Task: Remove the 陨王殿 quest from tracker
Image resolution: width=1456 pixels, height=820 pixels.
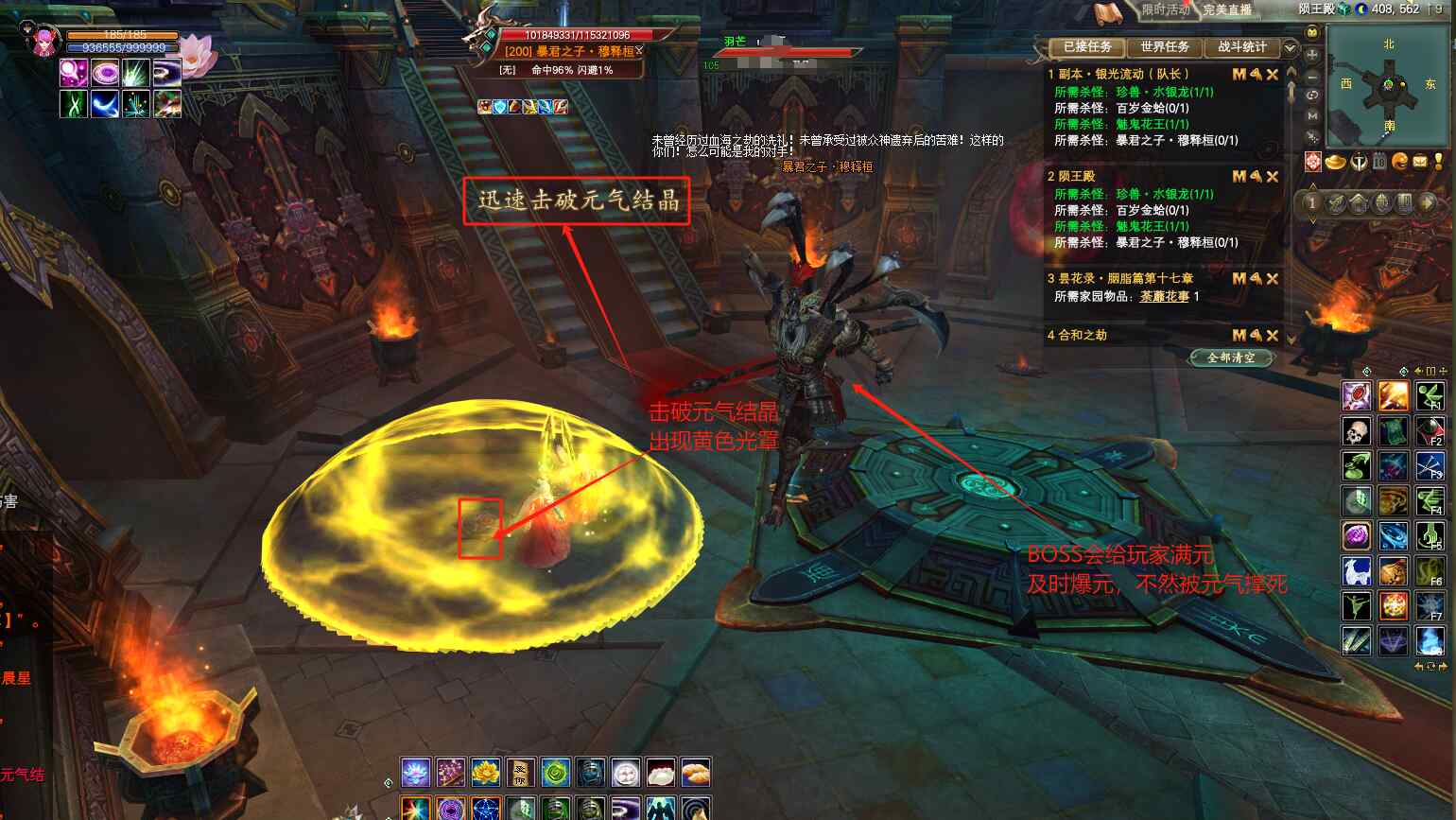Action: 1273,176
